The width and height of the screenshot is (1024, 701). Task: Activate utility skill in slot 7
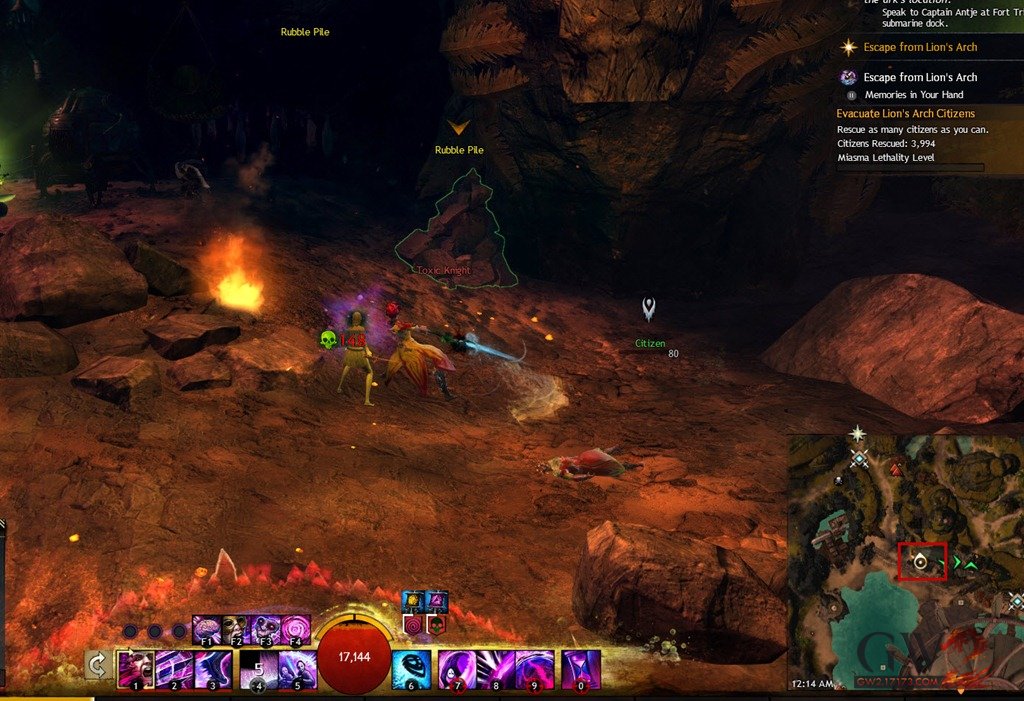coord(457,669)
